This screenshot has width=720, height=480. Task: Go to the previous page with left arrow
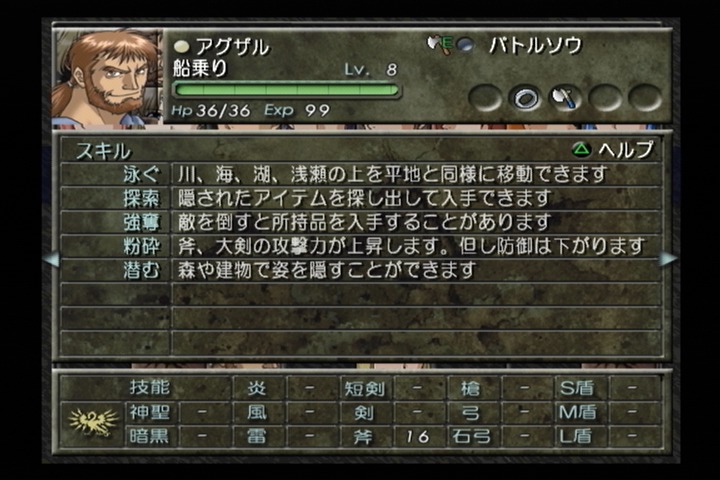click(x=52, y=259)
